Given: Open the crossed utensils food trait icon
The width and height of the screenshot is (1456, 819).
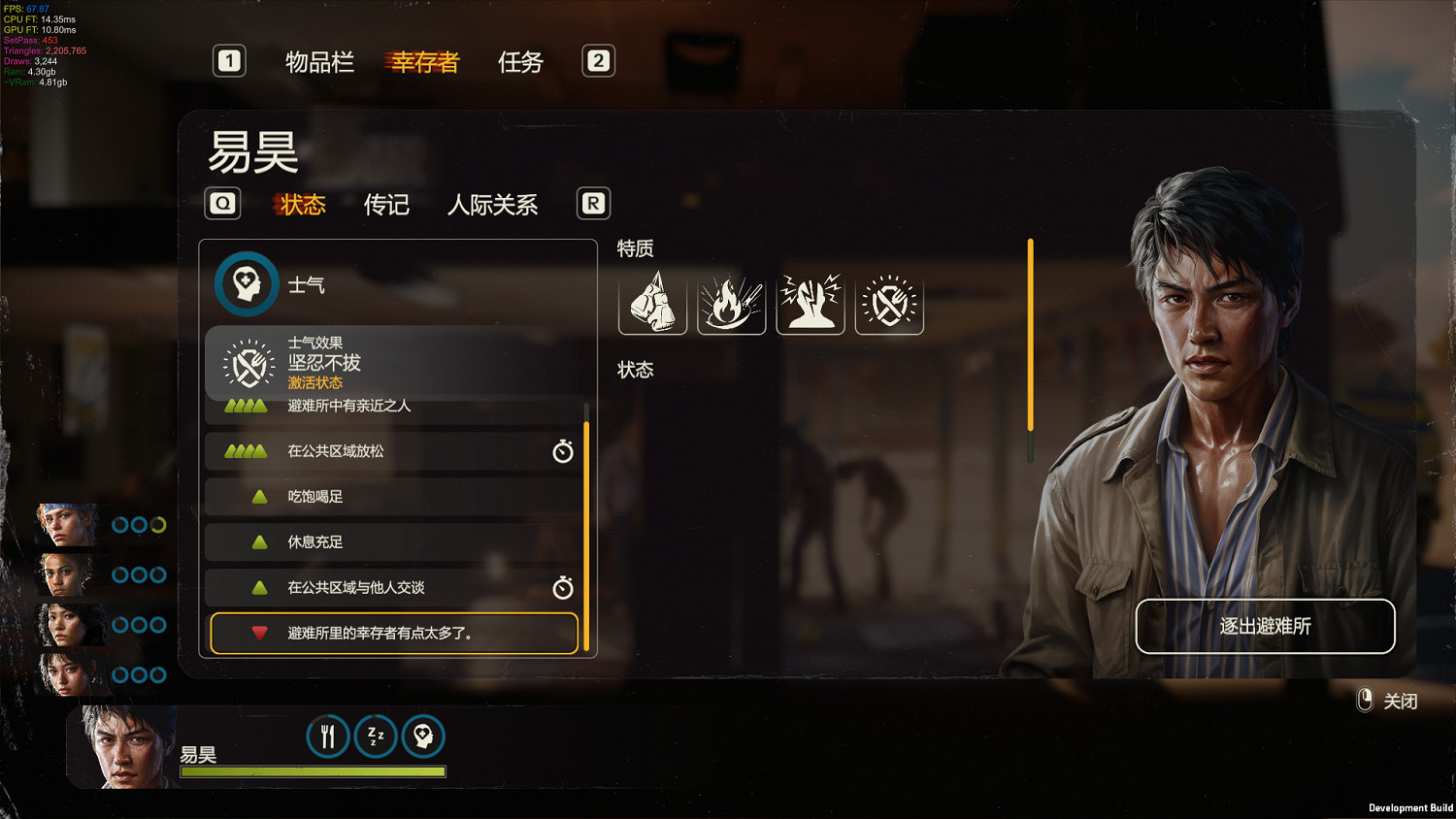Looking at the screenshot, I should (x=888, y=303).
